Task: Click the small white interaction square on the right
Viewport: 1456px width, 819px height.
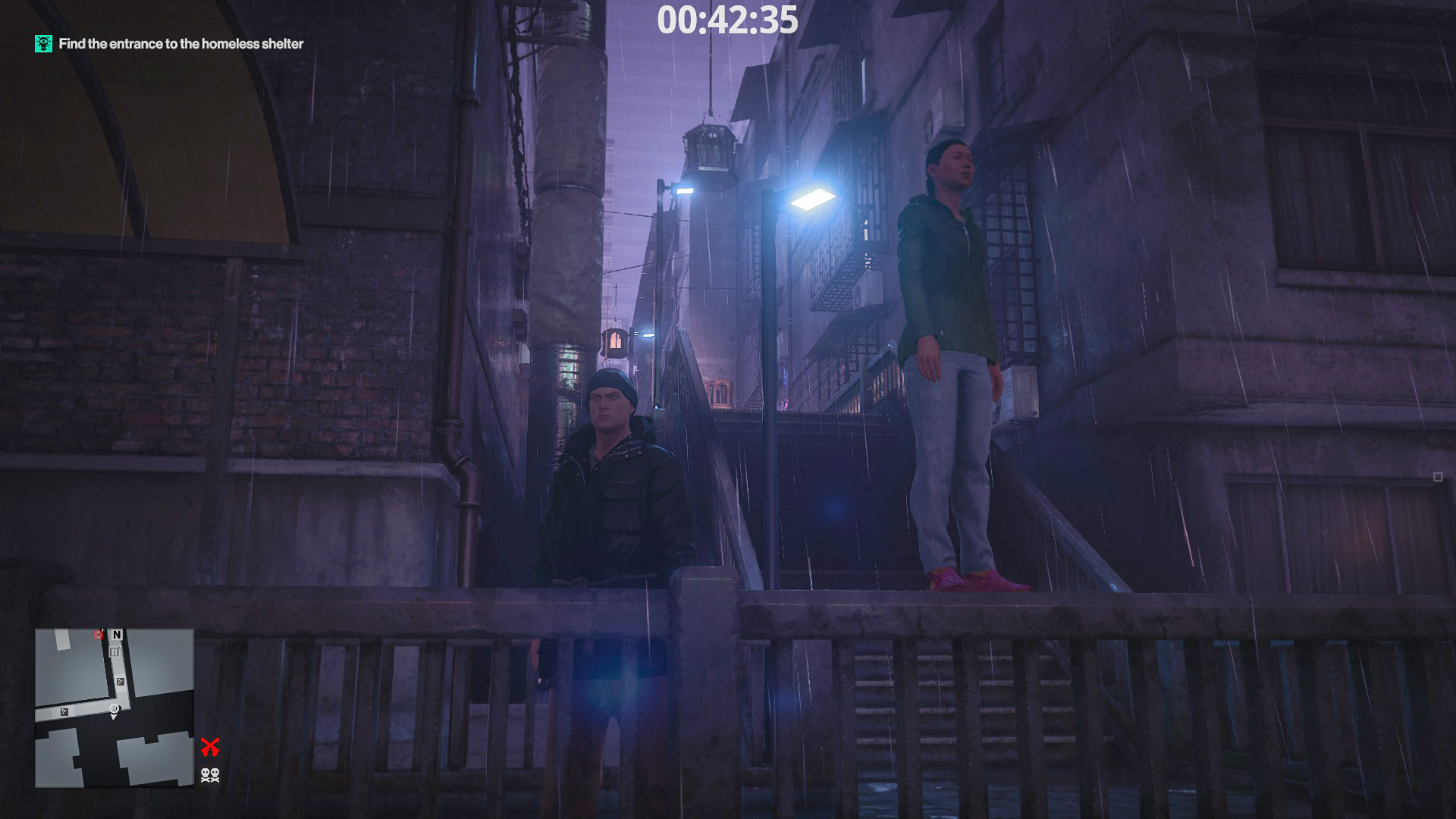Action: (1439, 476)
